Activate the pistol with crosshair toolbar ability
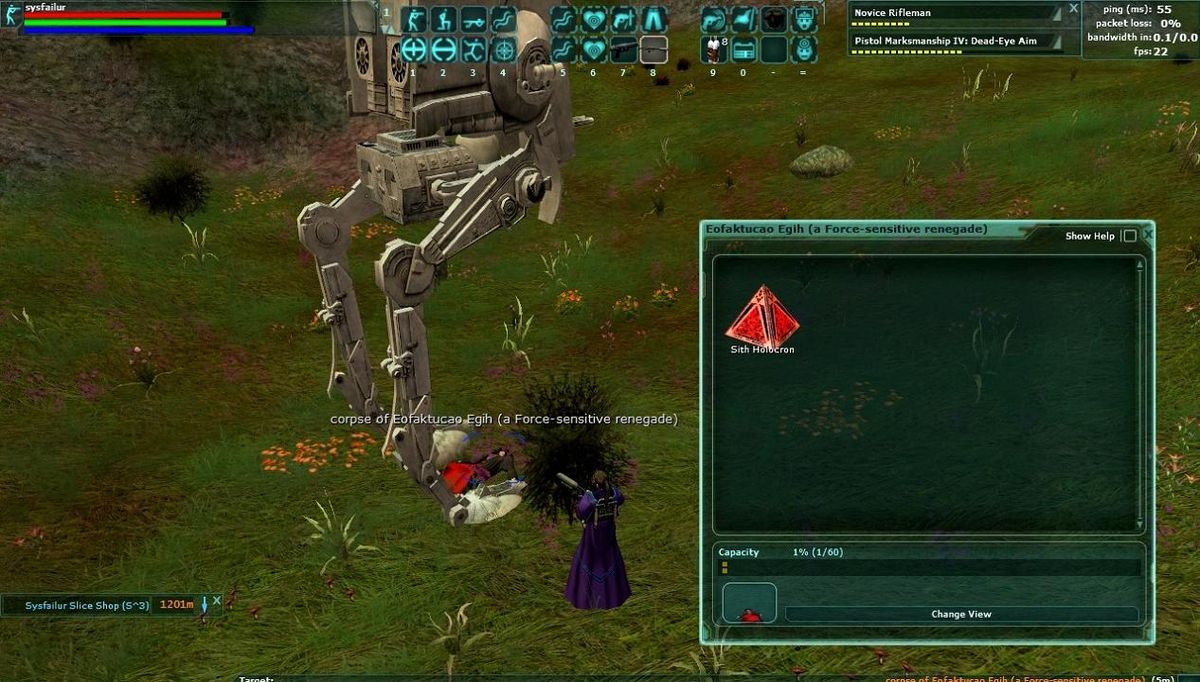 pos(624,19)
